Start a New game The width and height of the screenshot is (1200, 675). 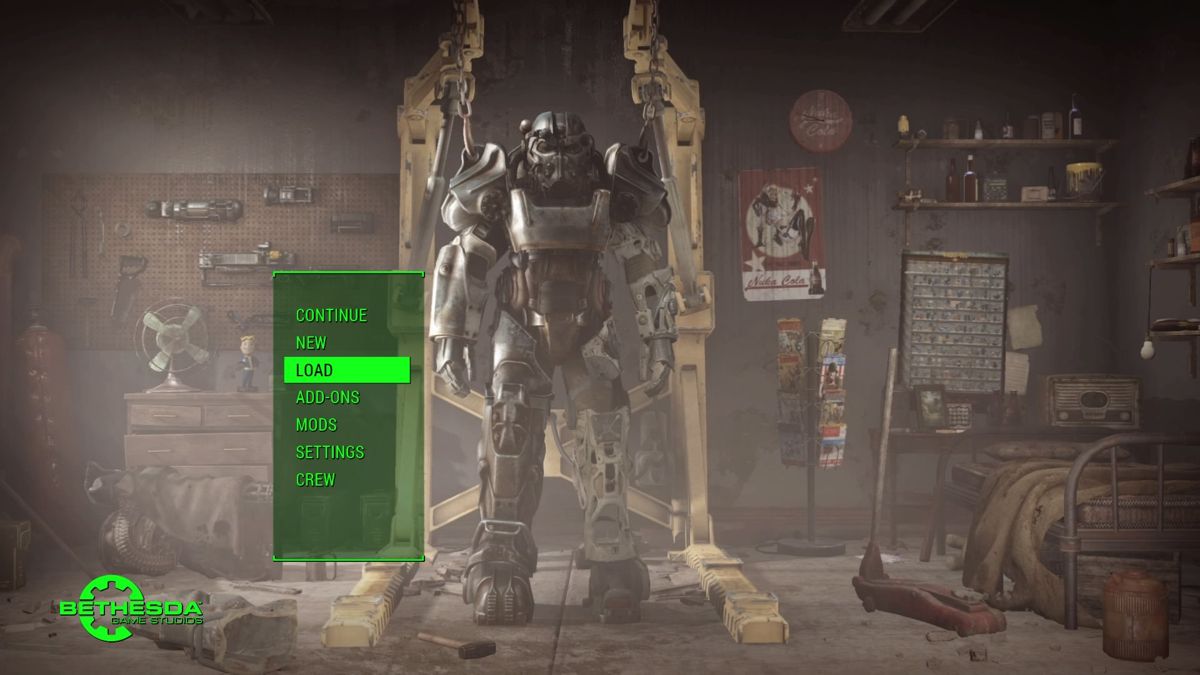pos(311,342)
